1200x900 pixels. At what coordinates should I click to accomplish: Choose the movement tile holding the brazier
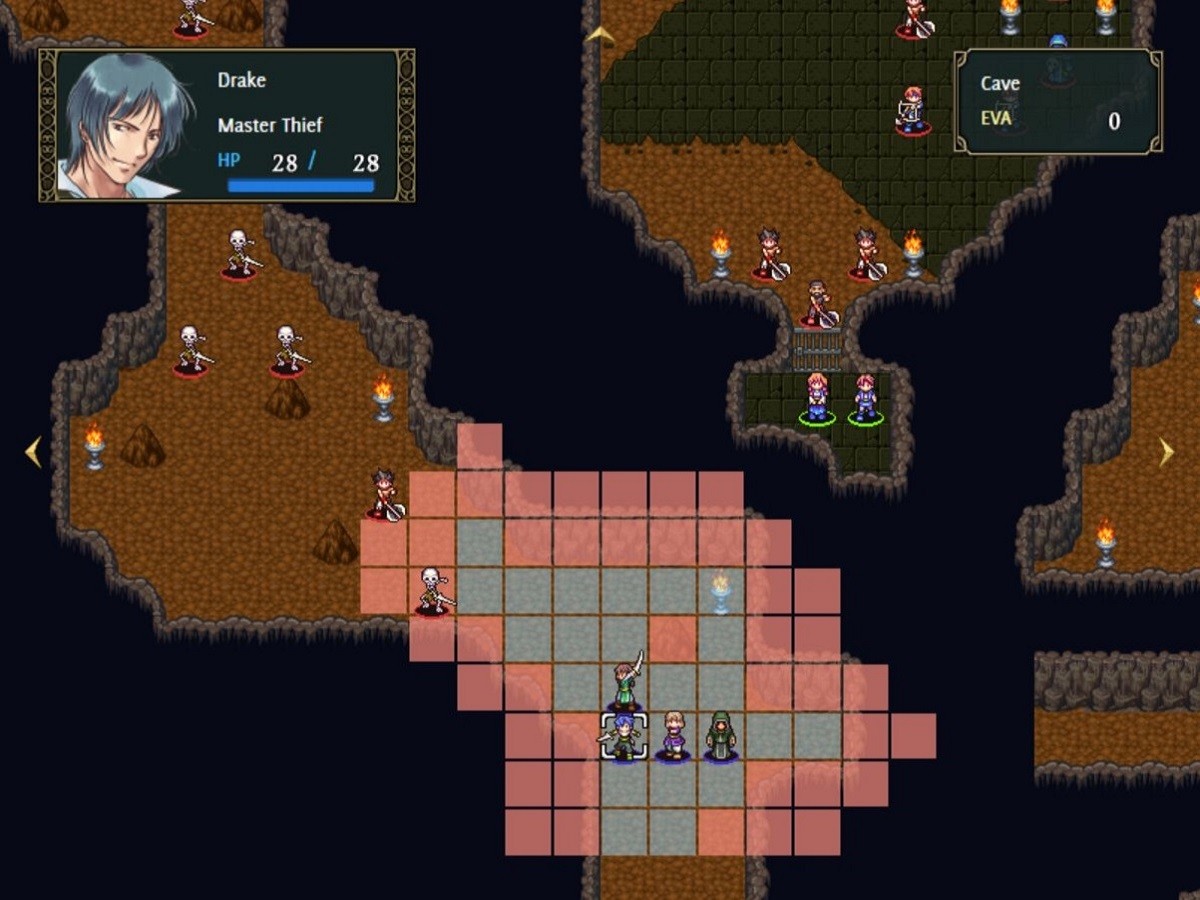pos(721,592)
